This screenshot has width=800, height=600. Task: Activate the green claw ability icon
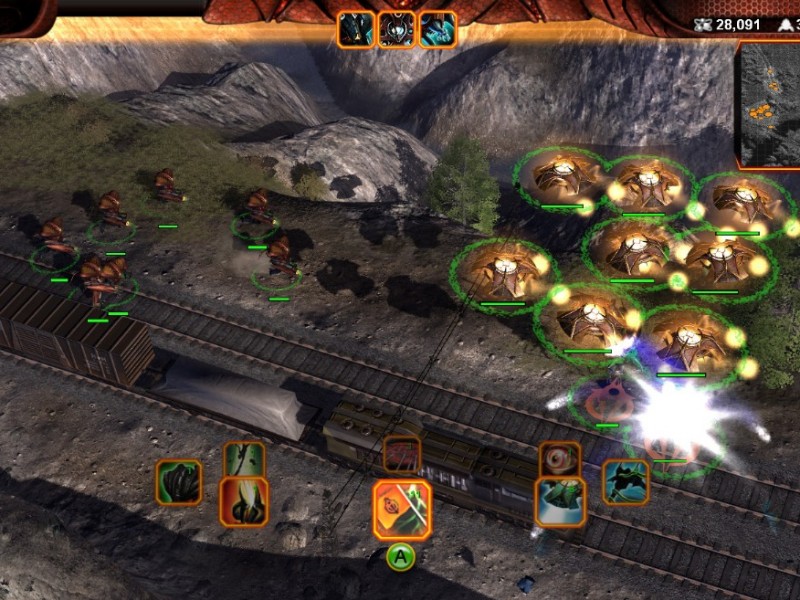point(179,482)
